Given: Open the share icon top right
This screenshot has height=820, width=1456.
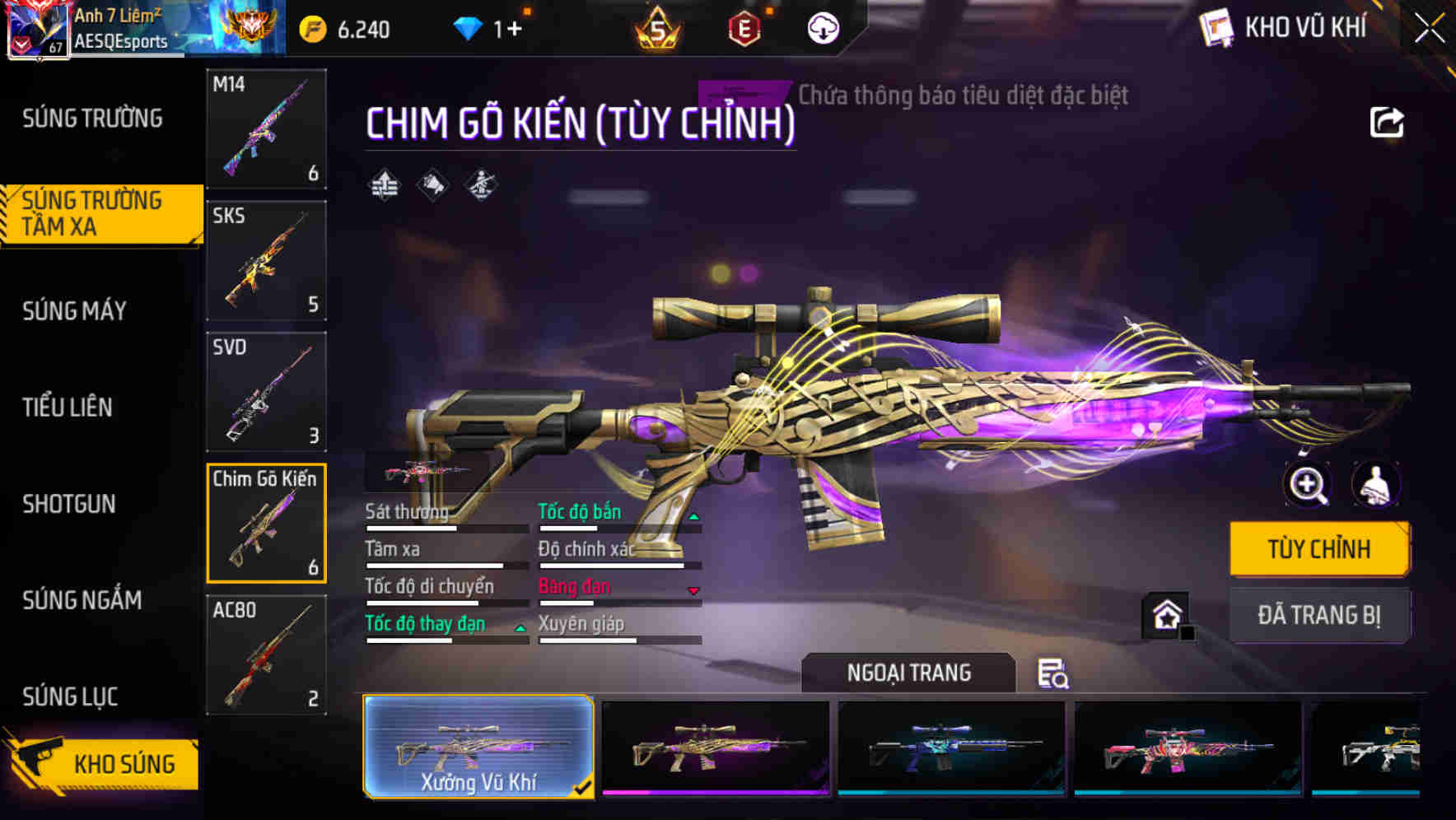Looking at the screenshot, I should (1388, 122).
